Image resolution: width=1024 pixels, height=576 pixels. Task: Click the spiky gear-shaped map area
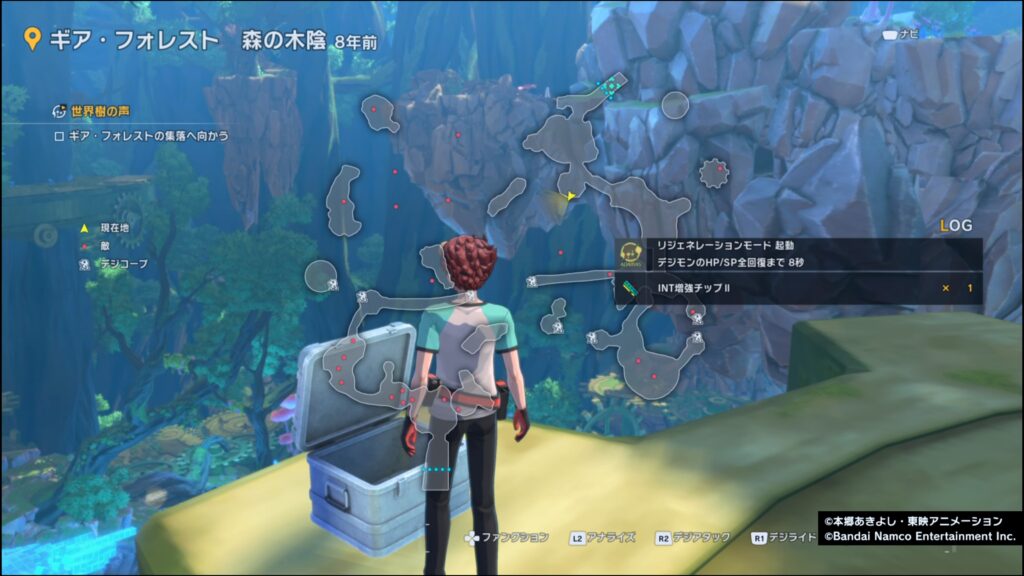714,174
